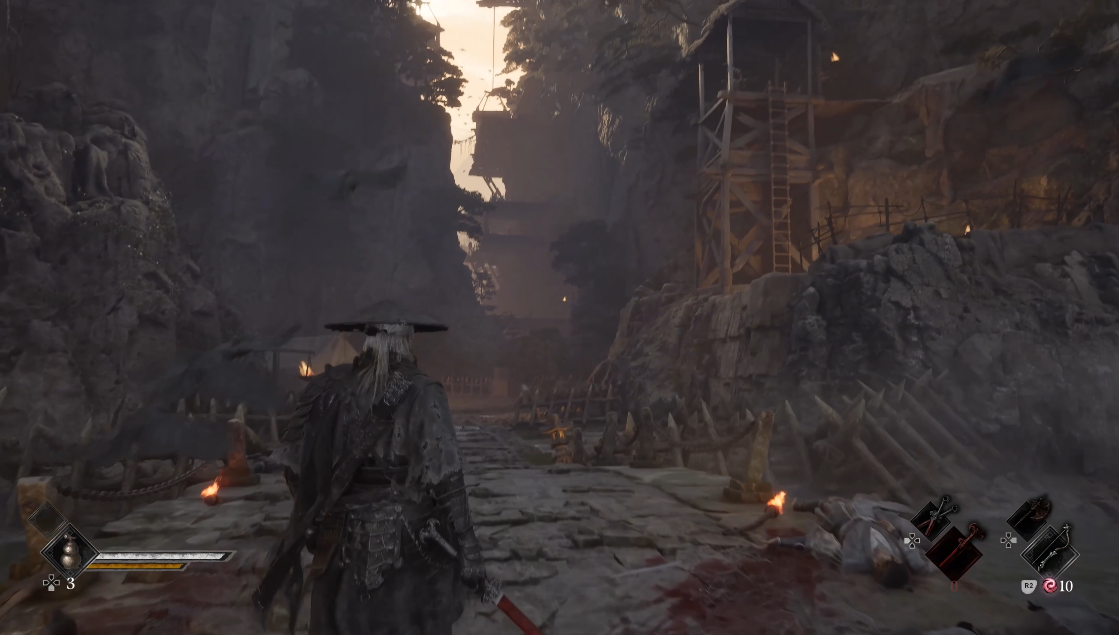Switch to the battle axe slot
Viewport: 1119px width, 635px height.
click(1029, 517)
